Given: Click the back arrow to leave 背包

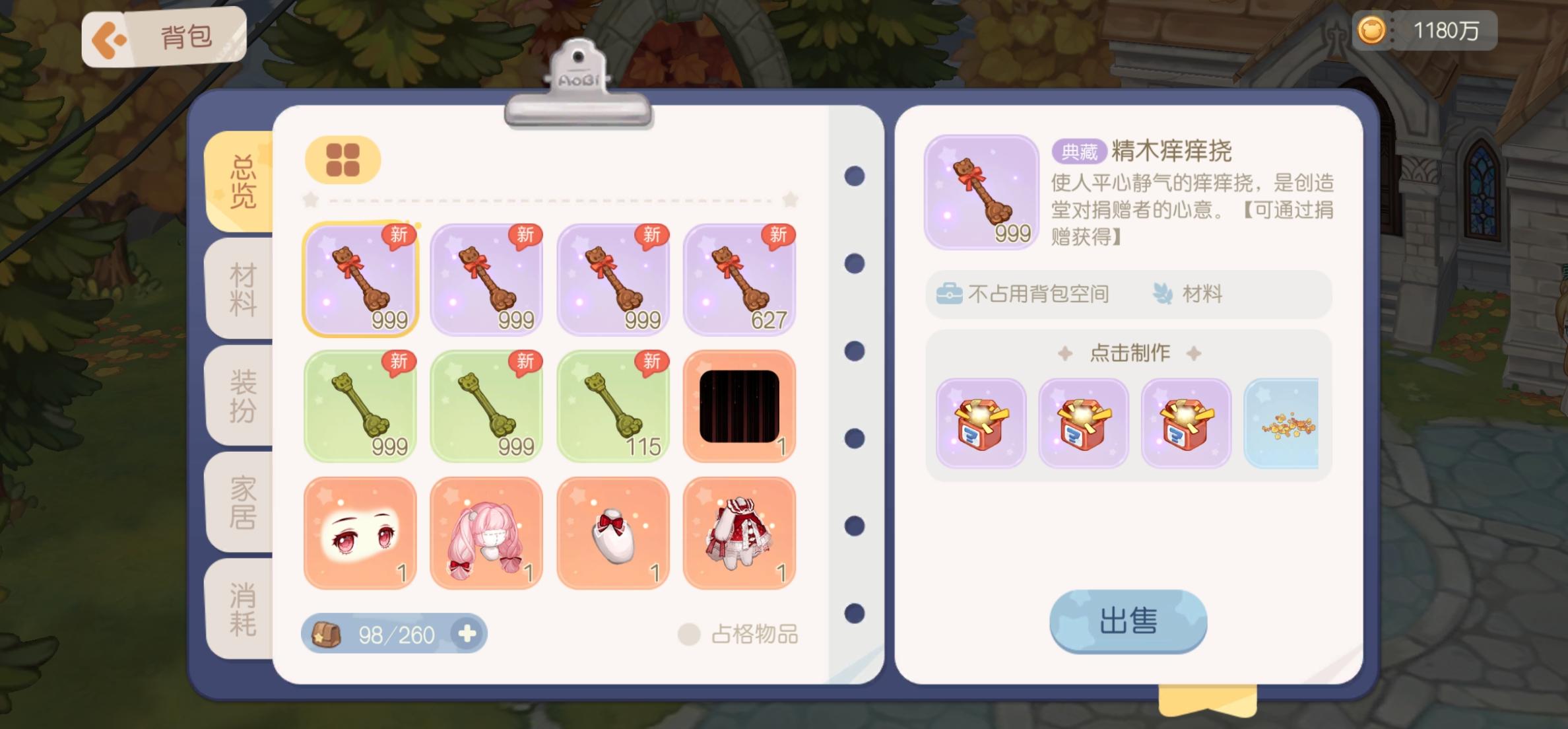Looking at the screenshot, I should pyautogui.click(x=110, y=38).
